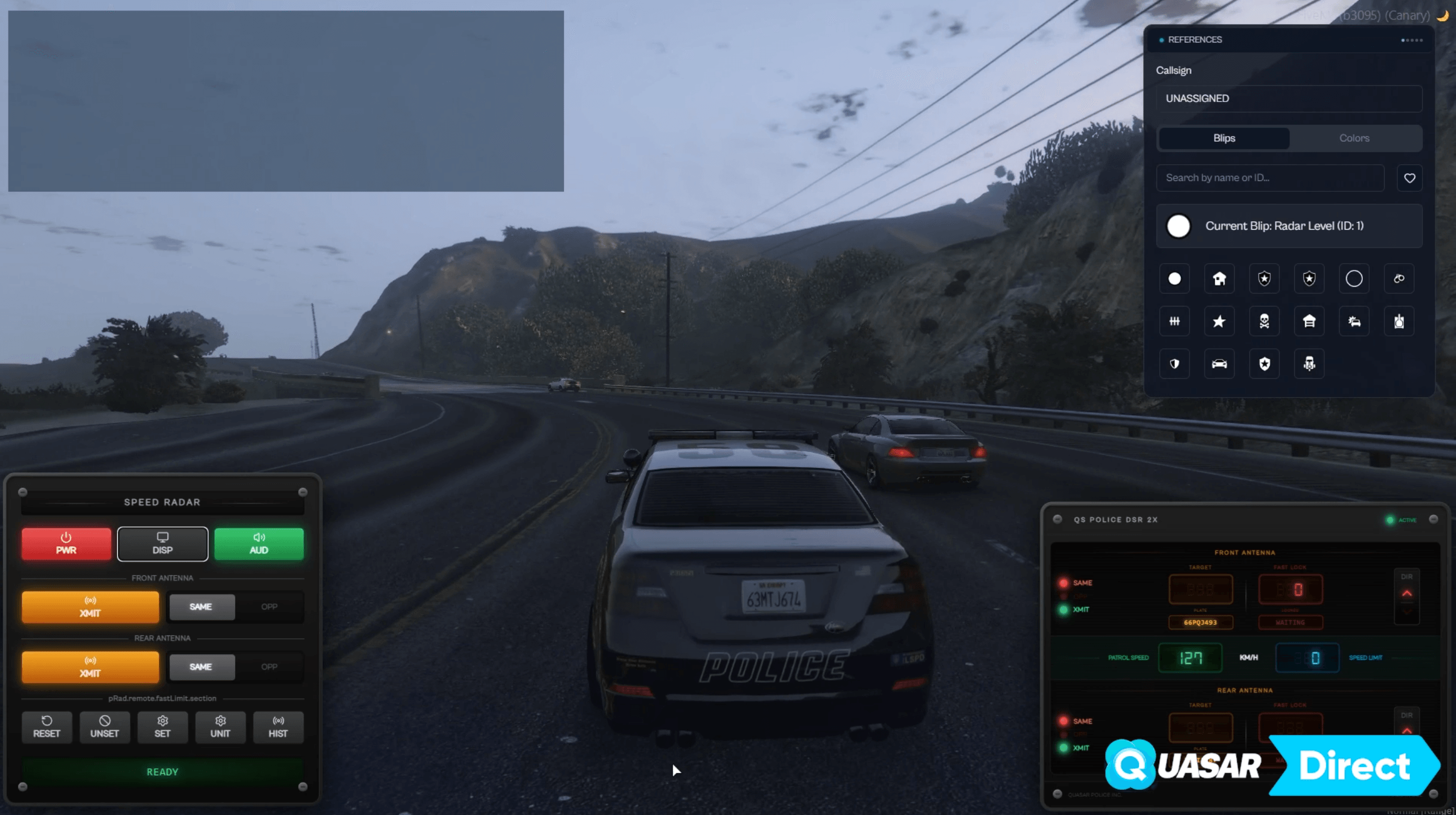1456x815 pixels.
Task: Select the prison bars blip icon
Action: point(1175,321)
